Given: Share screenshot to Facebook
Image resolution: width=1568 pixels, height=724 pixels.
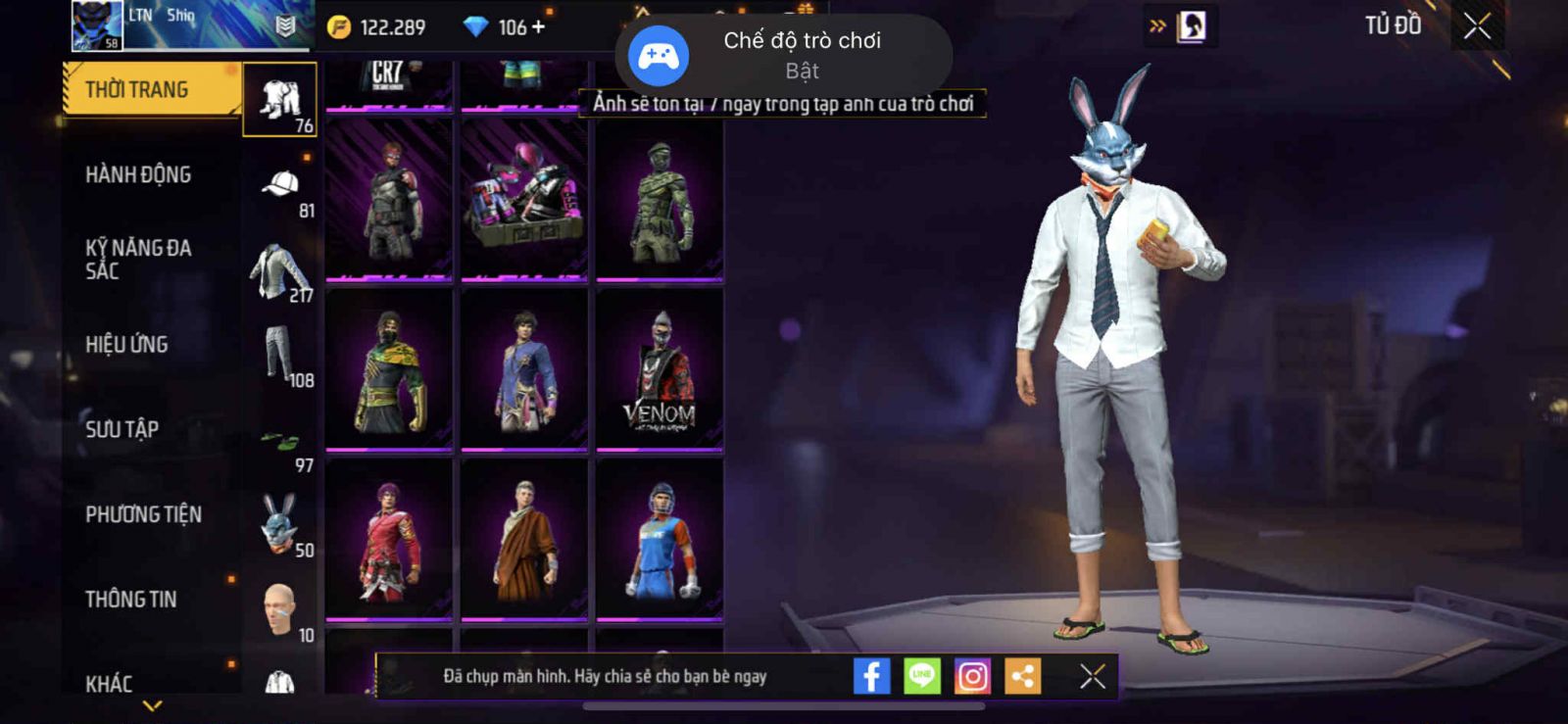Looking at the screenshot, I should pyautogui.click(x=871, y=676).
